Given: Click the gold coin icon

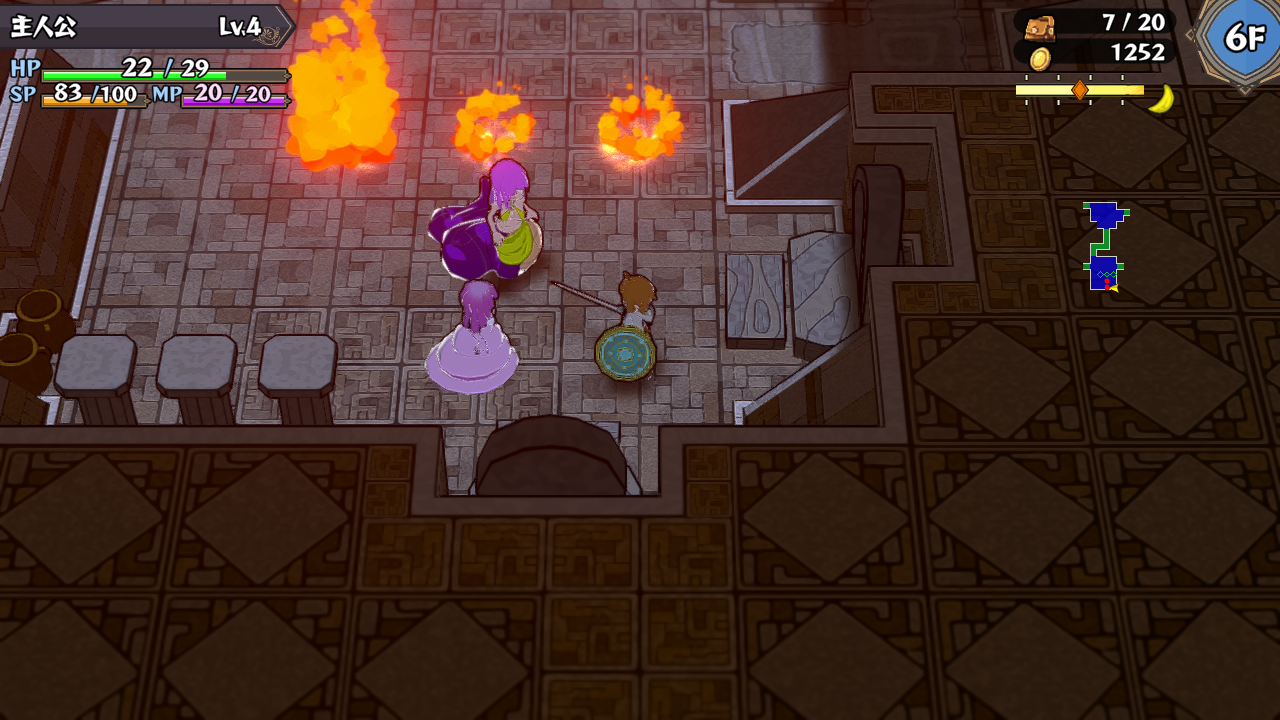Looking at the screenshot, I should click(x=1040, y=58).
